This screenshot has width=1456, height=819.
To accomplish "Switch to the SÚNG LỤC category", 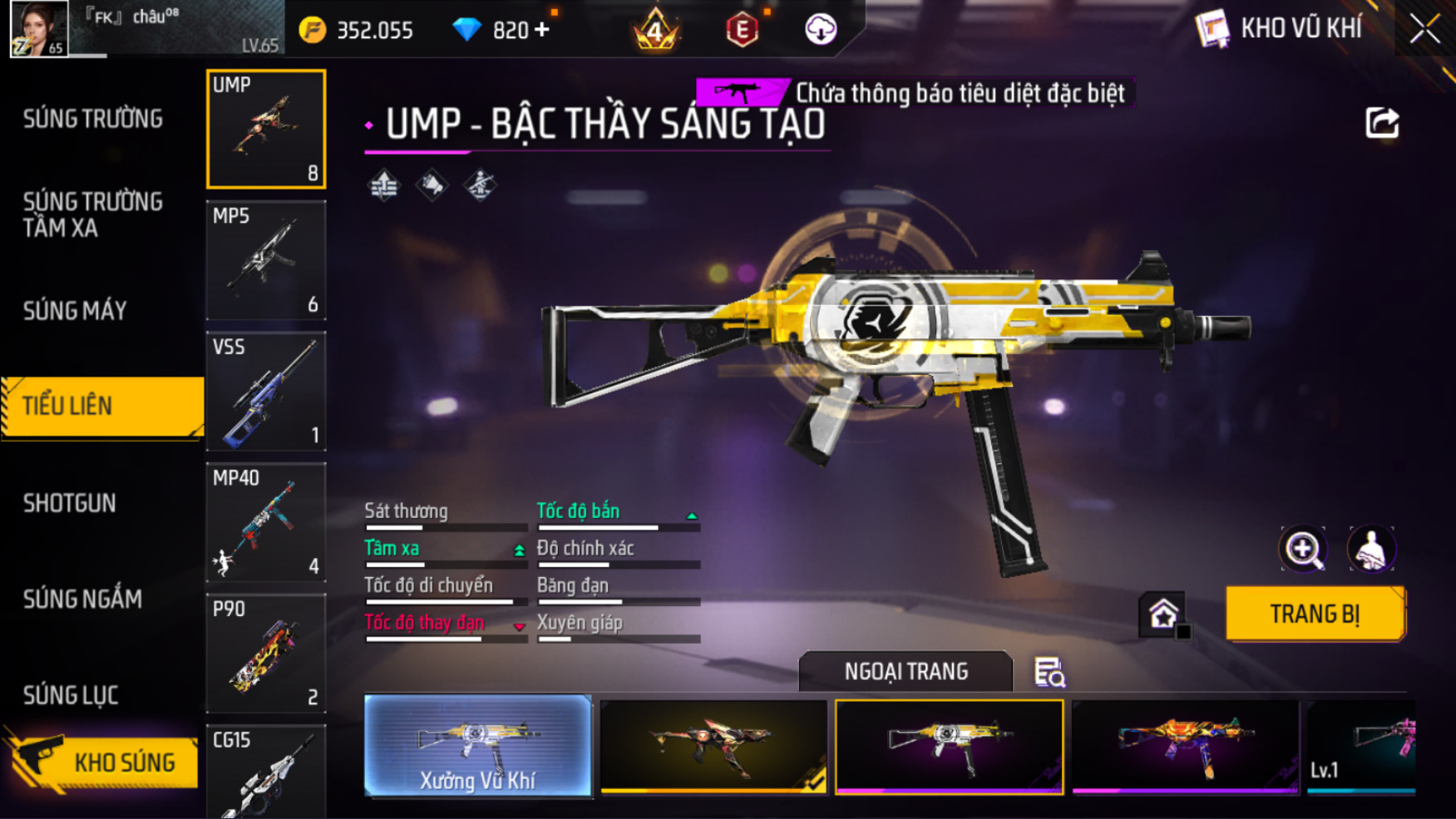I will [x=71, y=695].
